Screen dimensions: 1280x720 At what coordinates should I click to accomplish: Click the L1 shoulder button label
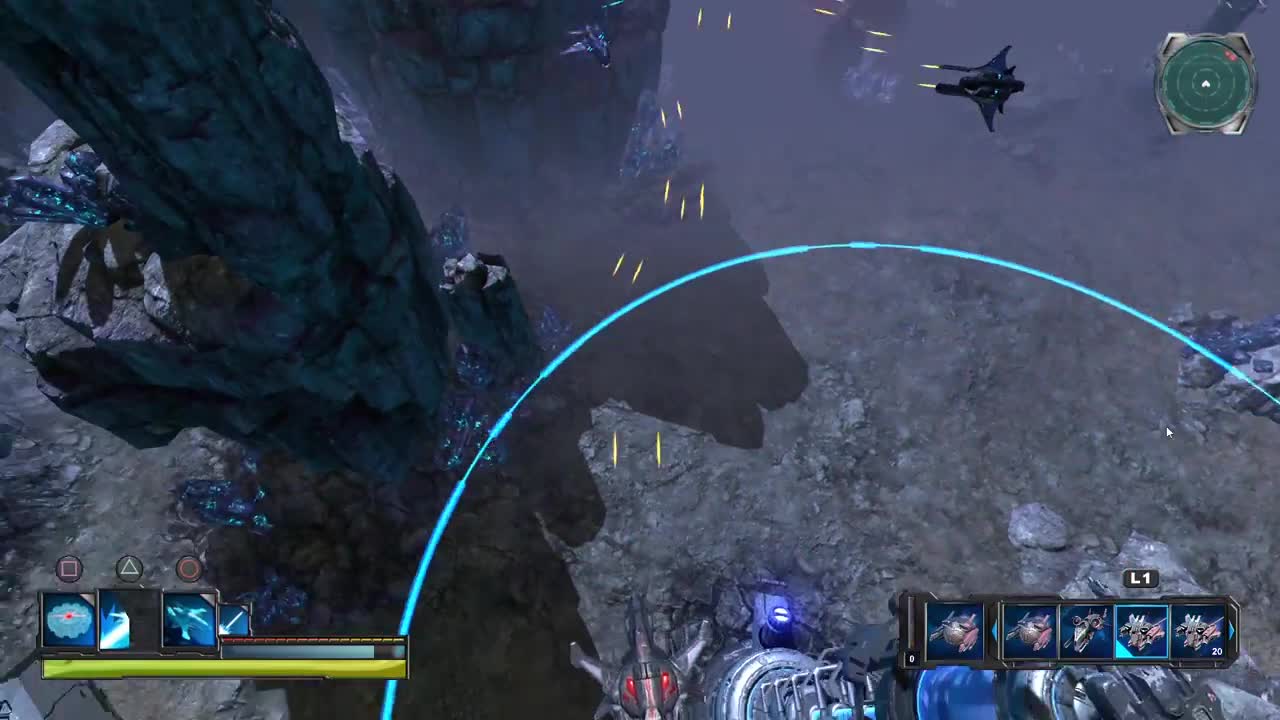[x=1140, y=577]
